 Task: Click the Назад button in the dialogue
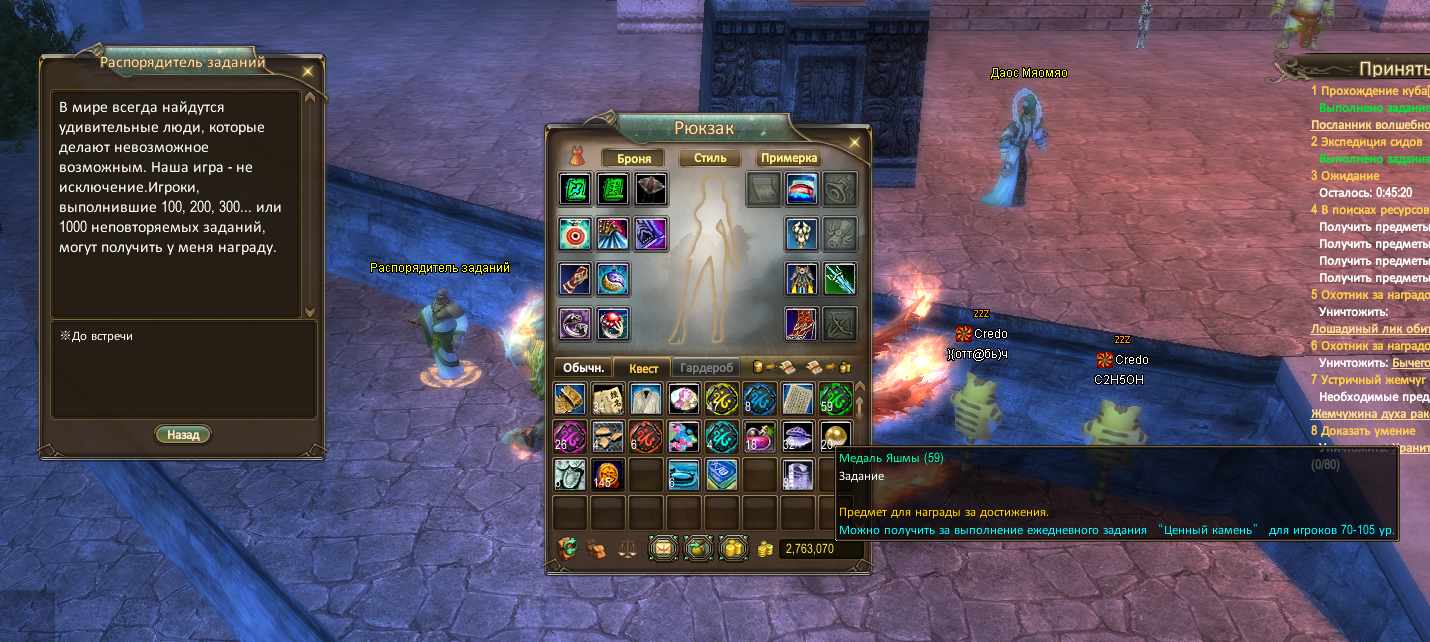click(183, 435)
